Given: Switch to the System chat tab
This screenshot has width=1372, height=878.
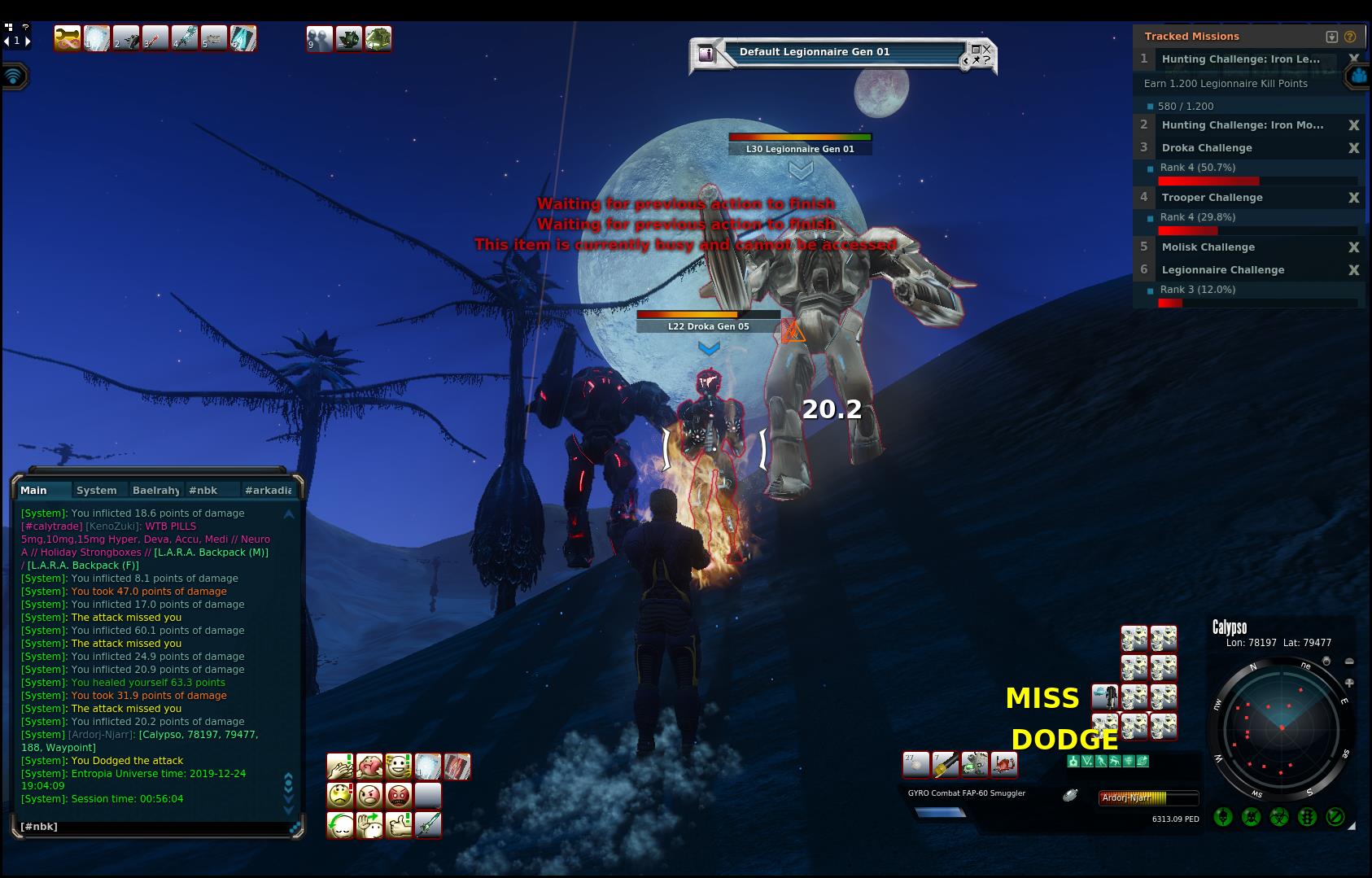Looking at the screenshot, I should pos(97,490).
